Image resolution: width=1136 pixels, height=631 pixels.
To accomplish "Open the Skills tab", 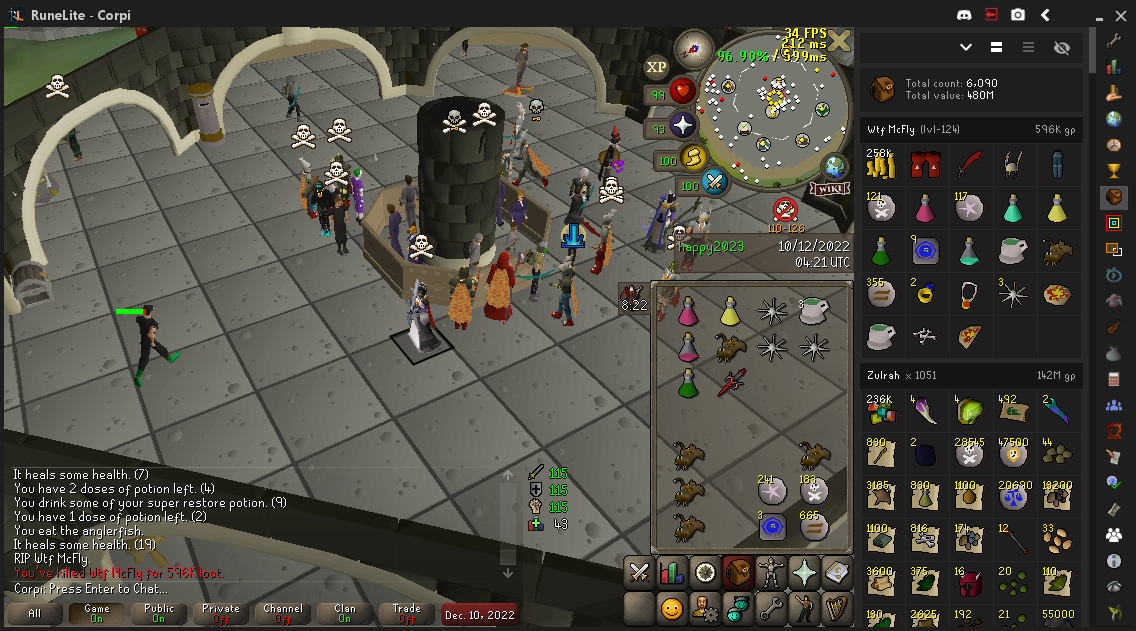I will (x=672, y=572).
